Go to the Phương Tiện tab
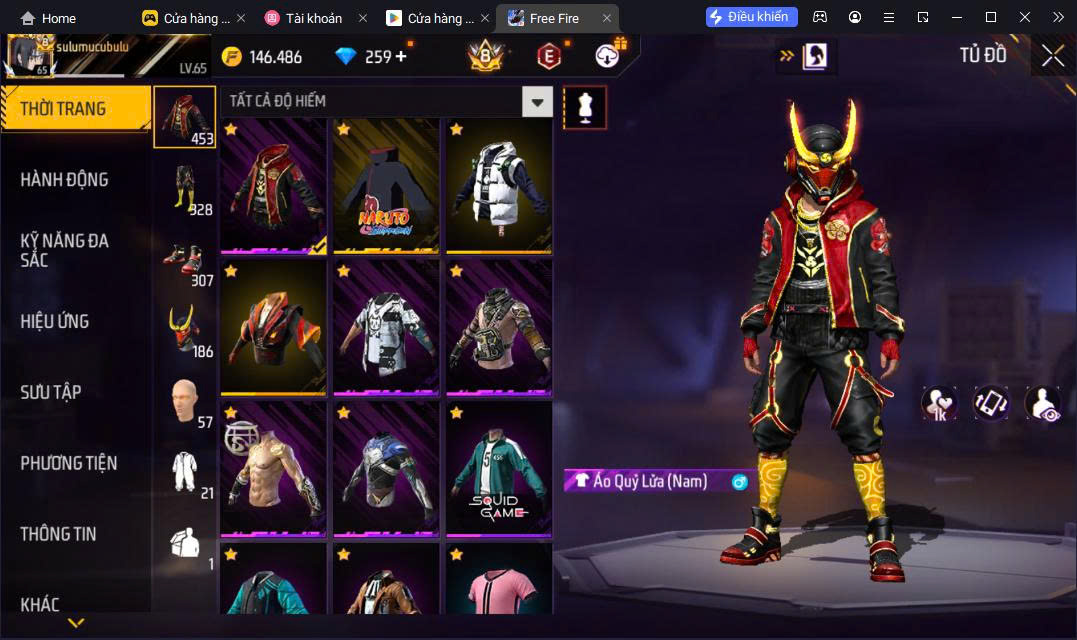This screenshot has width=1077, height=640. point(69,463)
